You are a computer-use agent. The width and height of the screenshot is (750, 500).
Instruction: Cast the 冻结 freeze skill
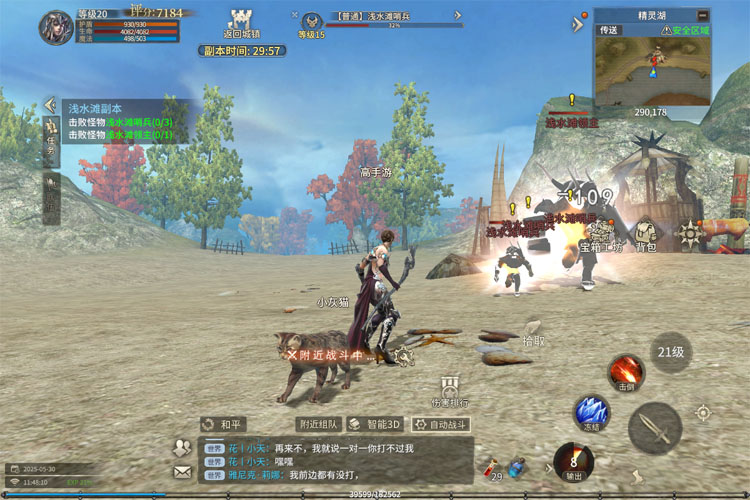click(x=591, y=413)
